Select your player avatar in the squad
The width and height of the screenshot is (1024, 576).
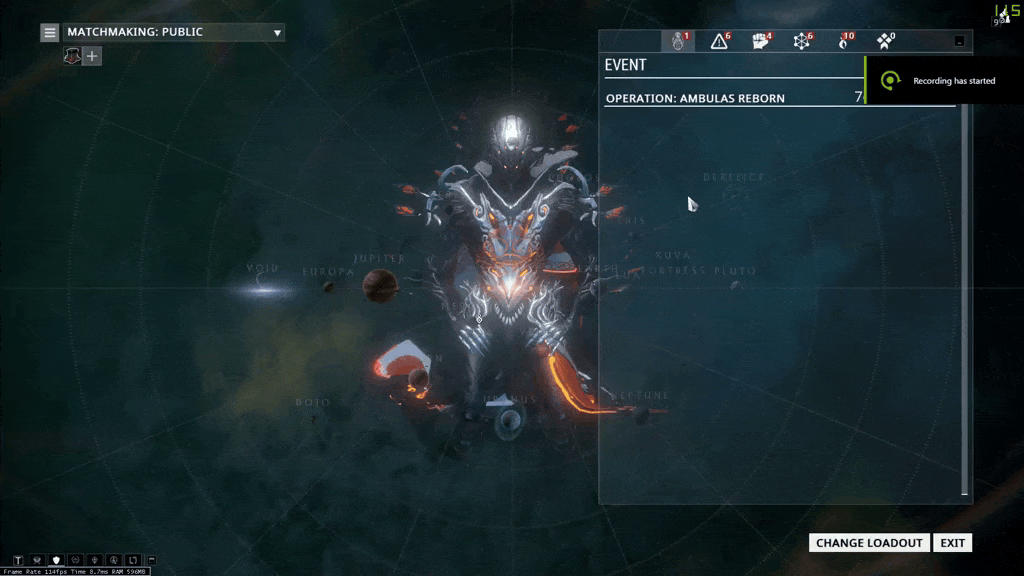pos(73,56)
